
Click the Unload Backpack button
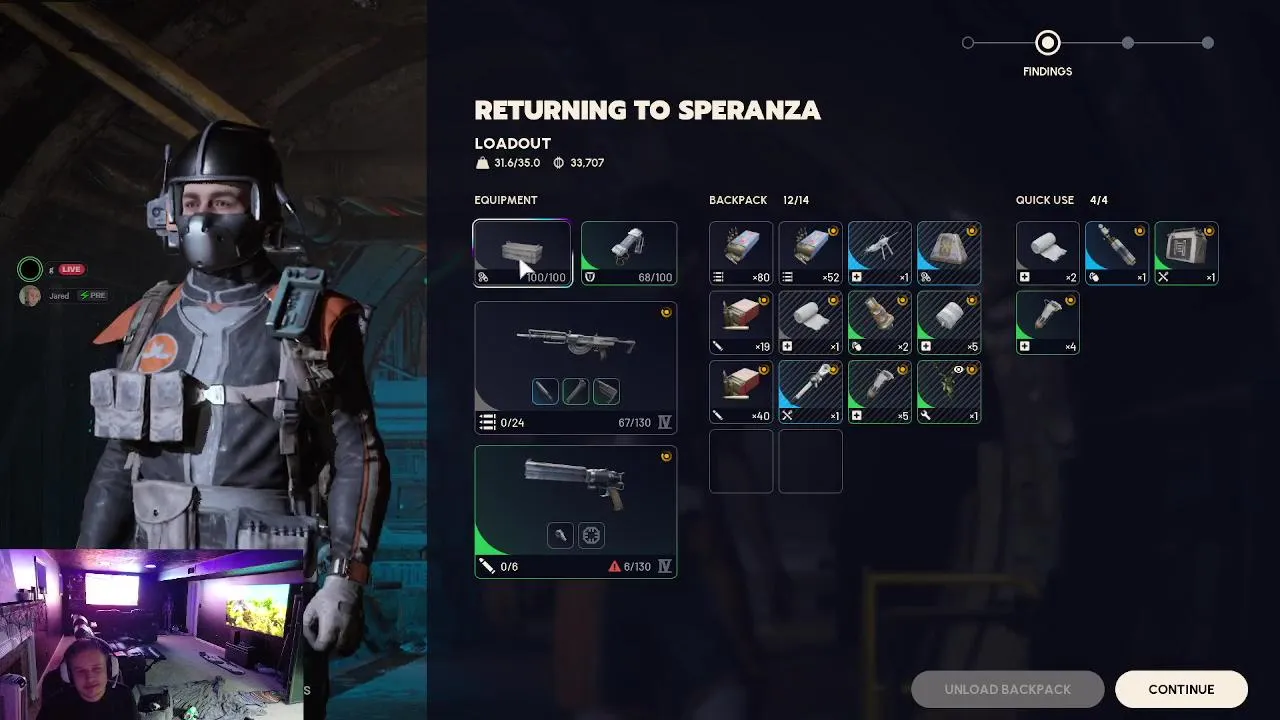point(1007,689)
